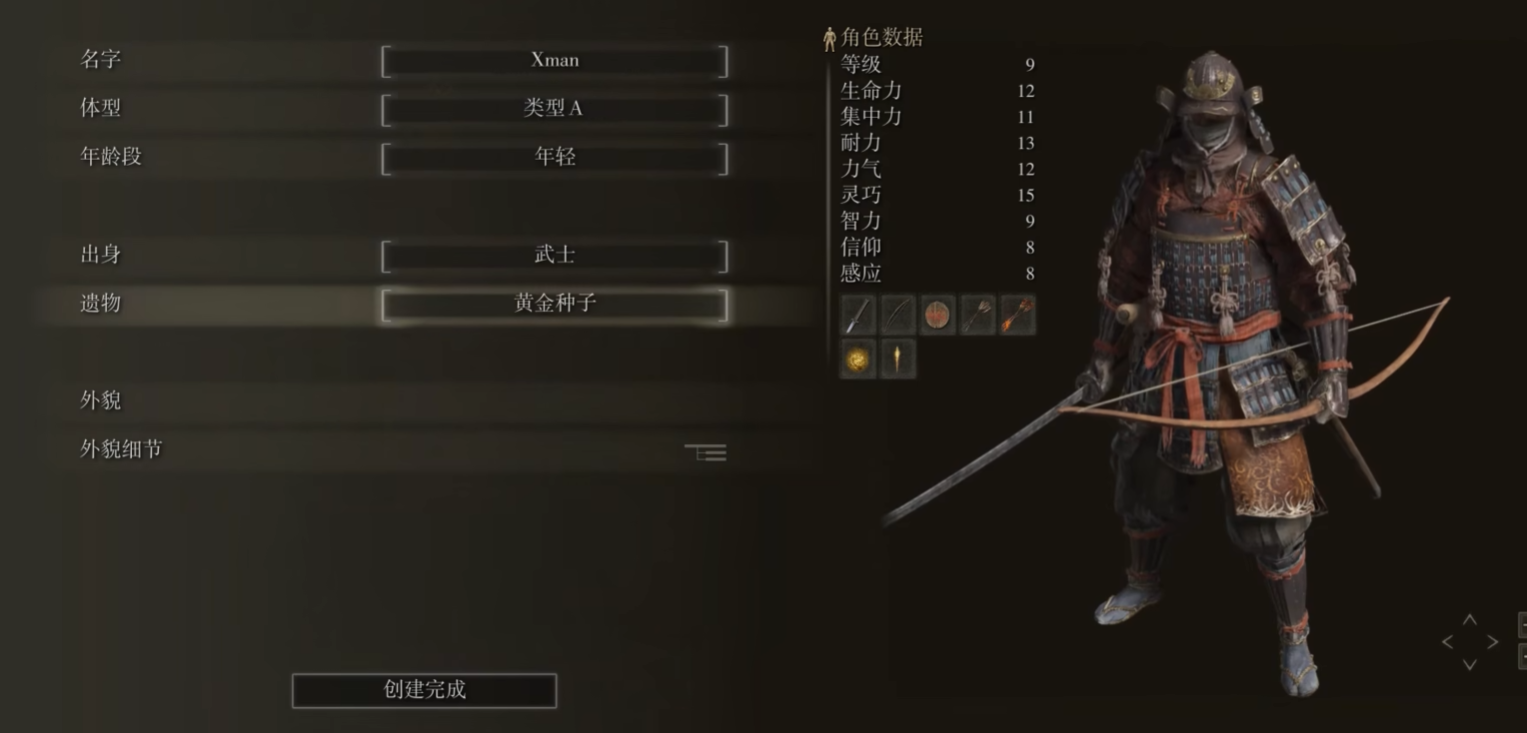Viewport: 1527px width, 733px height.
Task: Select the golden arrow item icon
Action: point(897,357)
